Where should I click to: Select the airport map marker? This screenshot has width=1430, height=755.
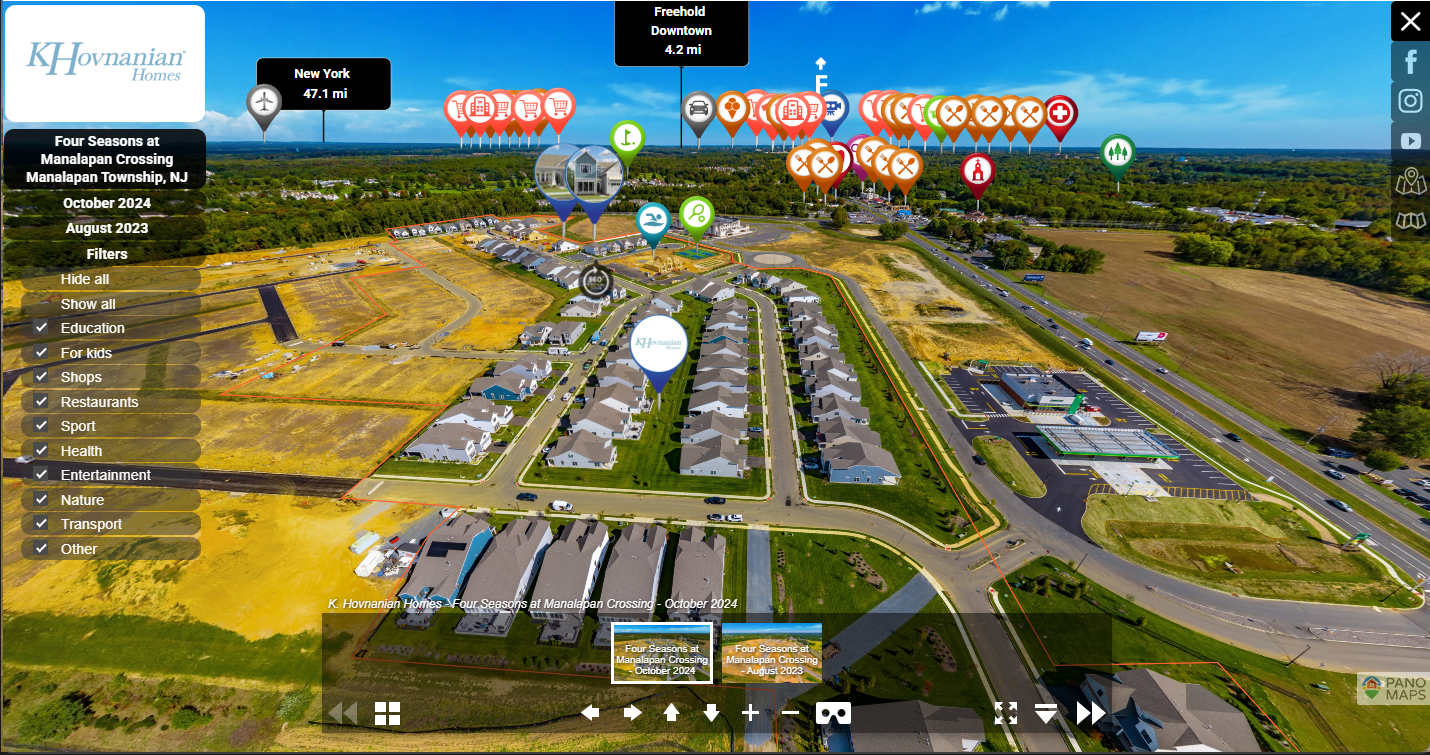[264, 102]
